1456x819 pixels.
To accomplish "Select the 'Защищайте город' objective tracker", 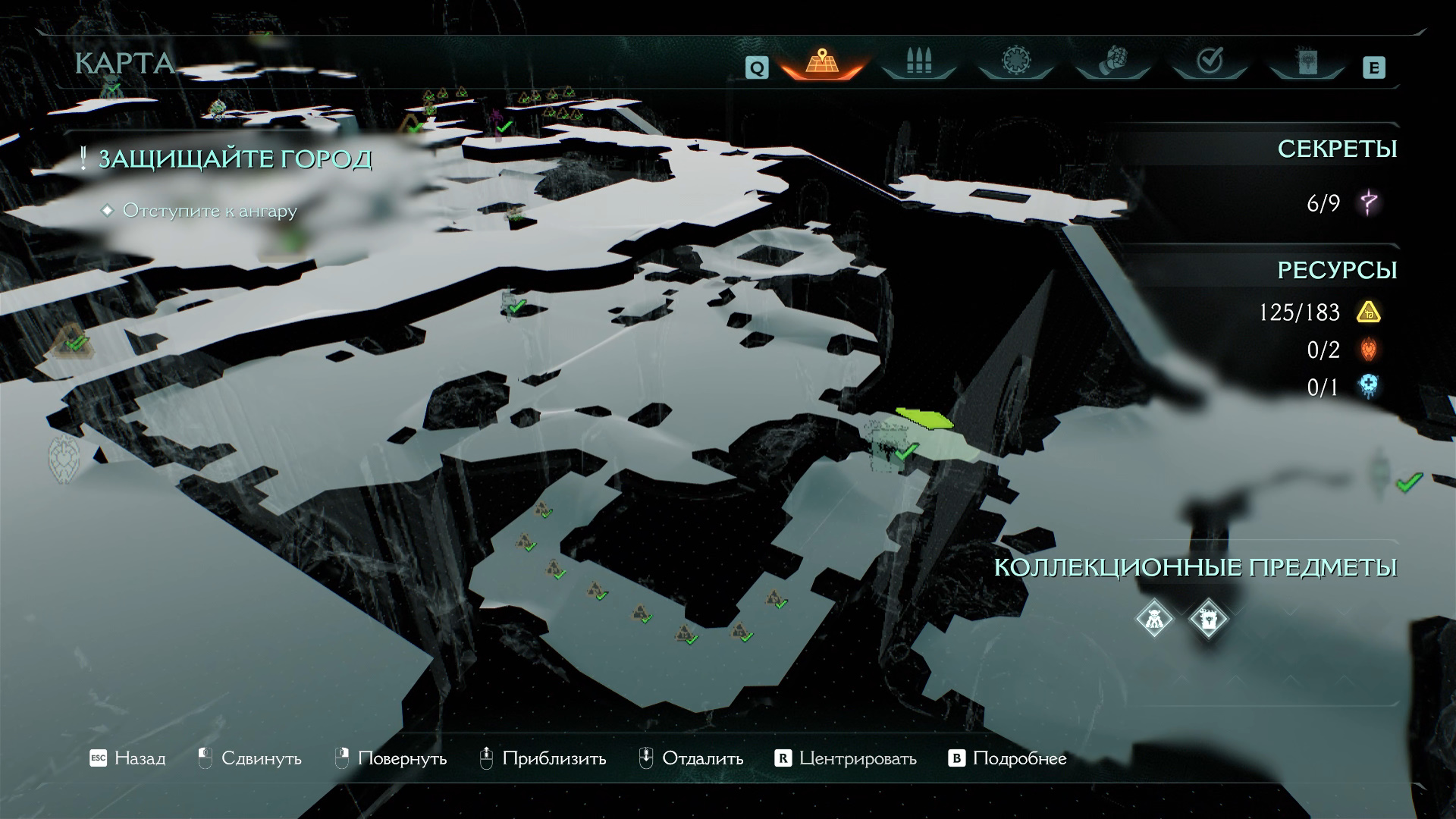I will tap(234, 159).
